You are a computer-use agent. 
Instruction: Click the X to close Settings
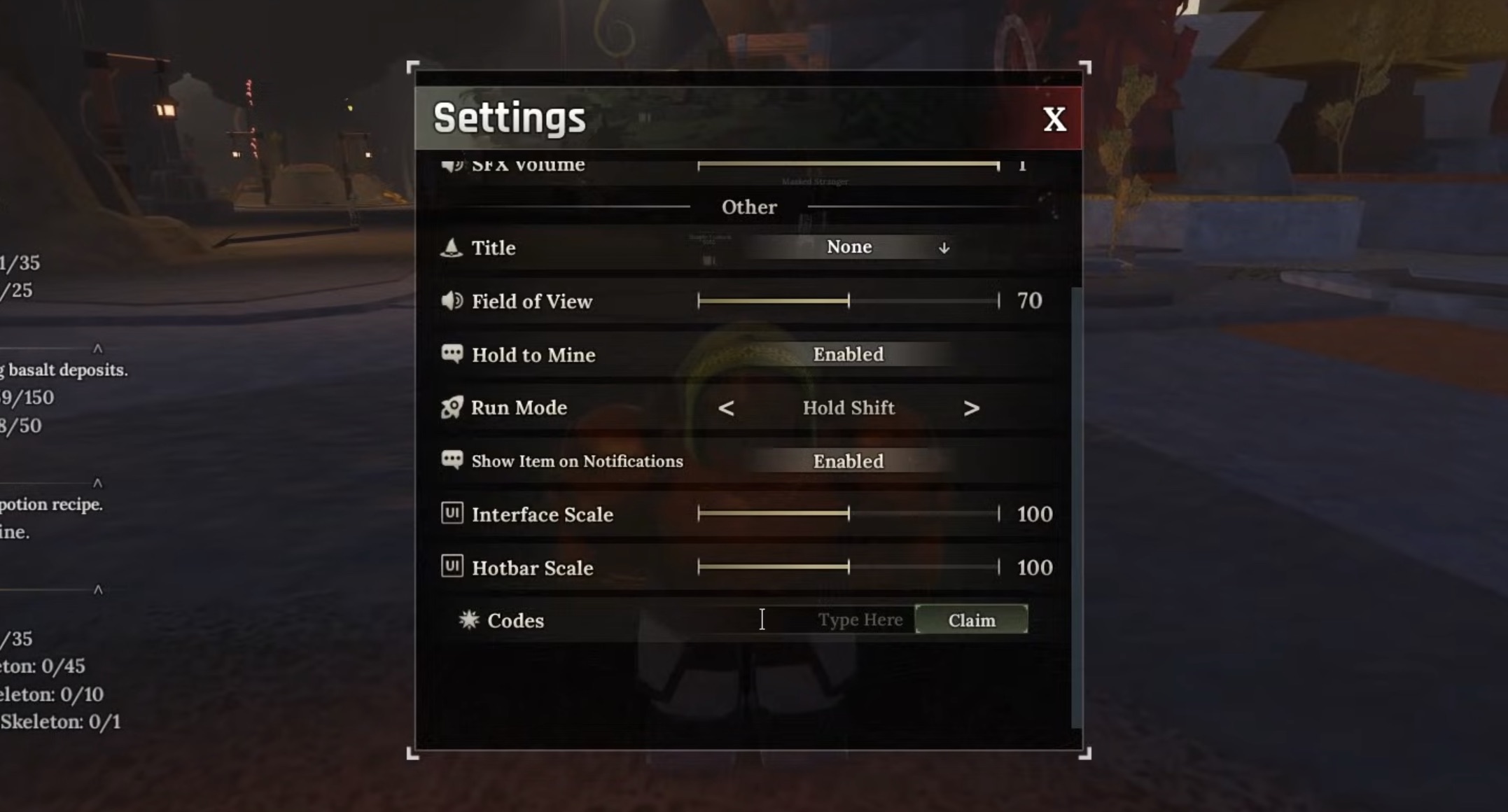pyautogui.click(x=1054, y=120)
